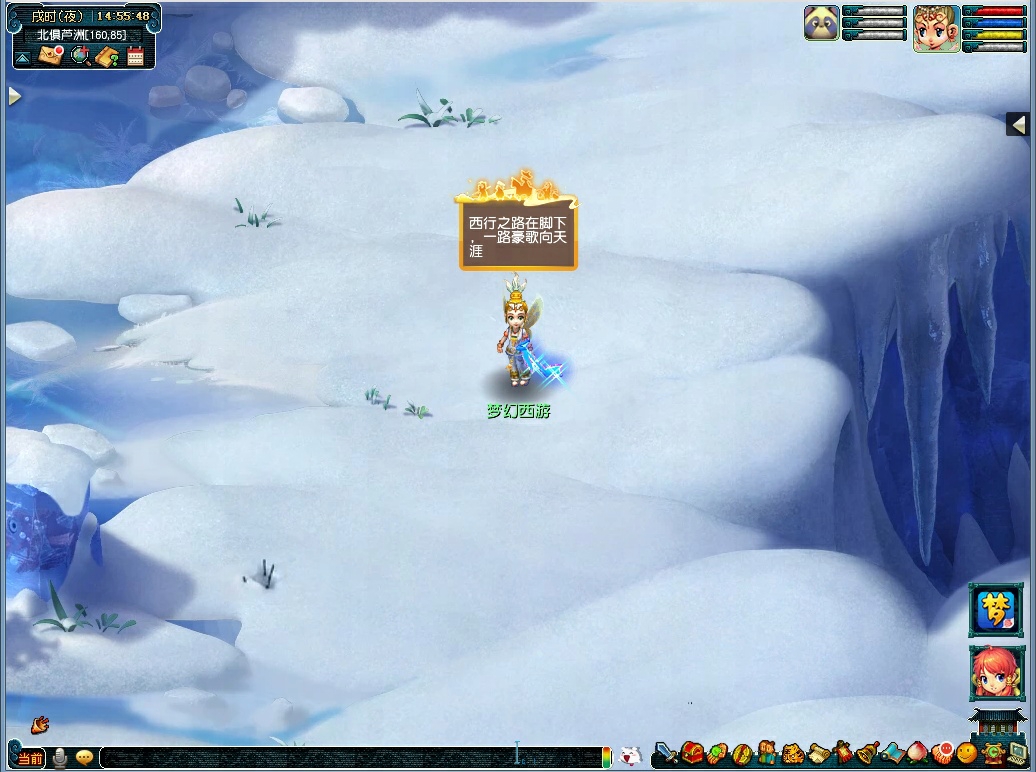Click the blue 梦 icon button
The height and width of the screenshot is (772, 1036).
click(x=996, y=610)
